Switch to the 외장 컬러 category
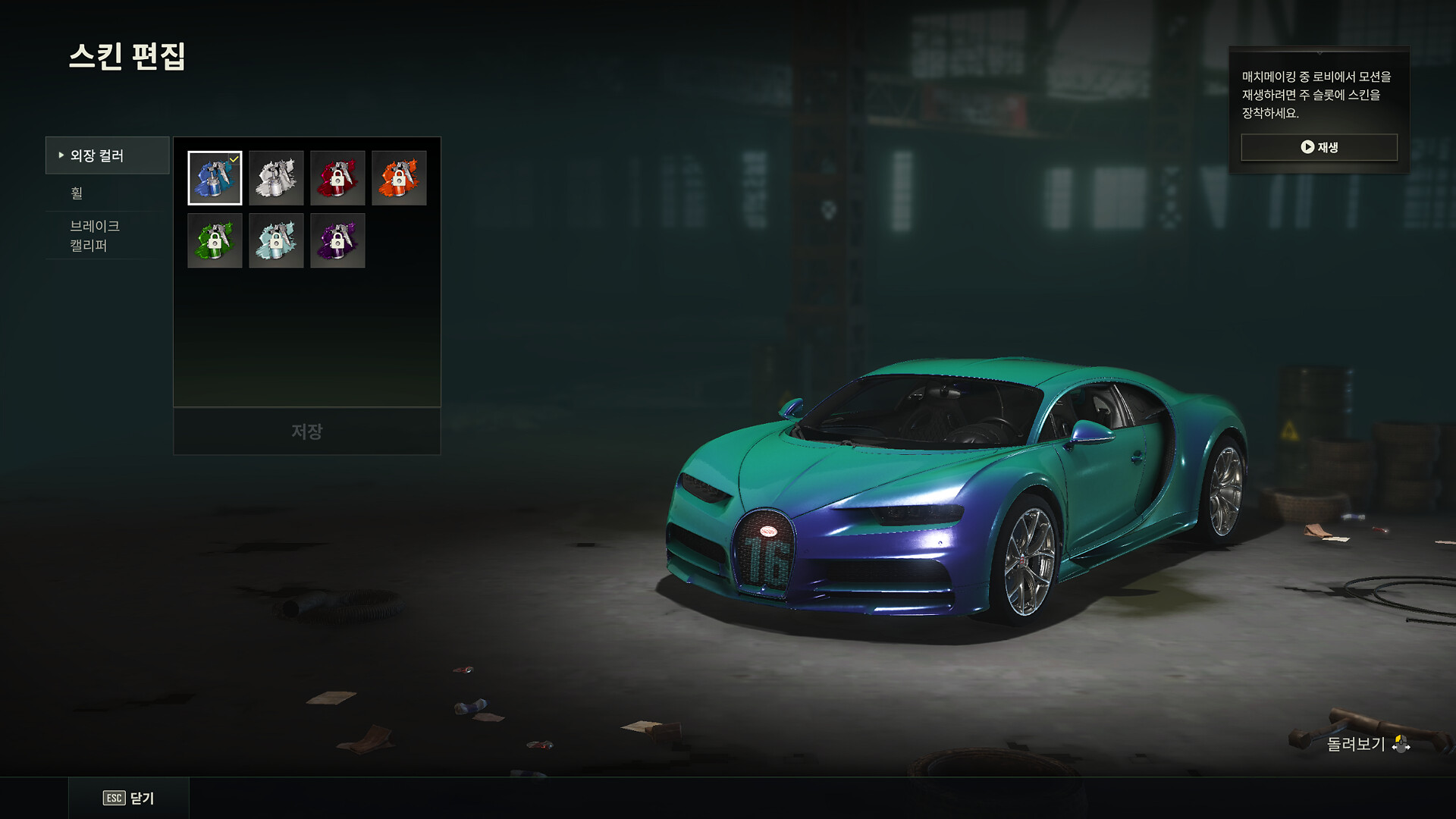Viewport: 1456px width, 819px height. tap(107, 155)
